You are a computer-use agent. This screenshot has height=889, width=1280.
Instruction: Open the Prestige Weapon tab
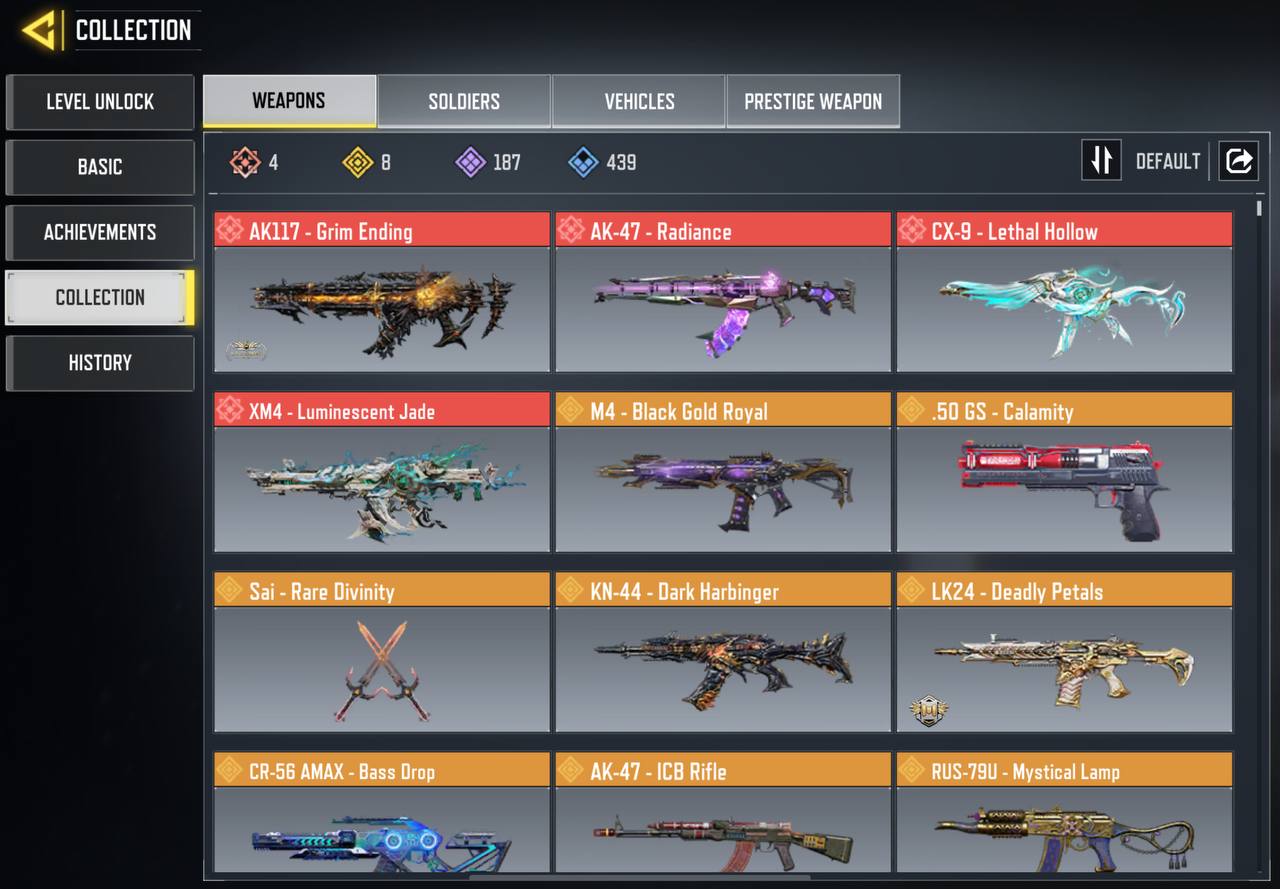(813, 101)
